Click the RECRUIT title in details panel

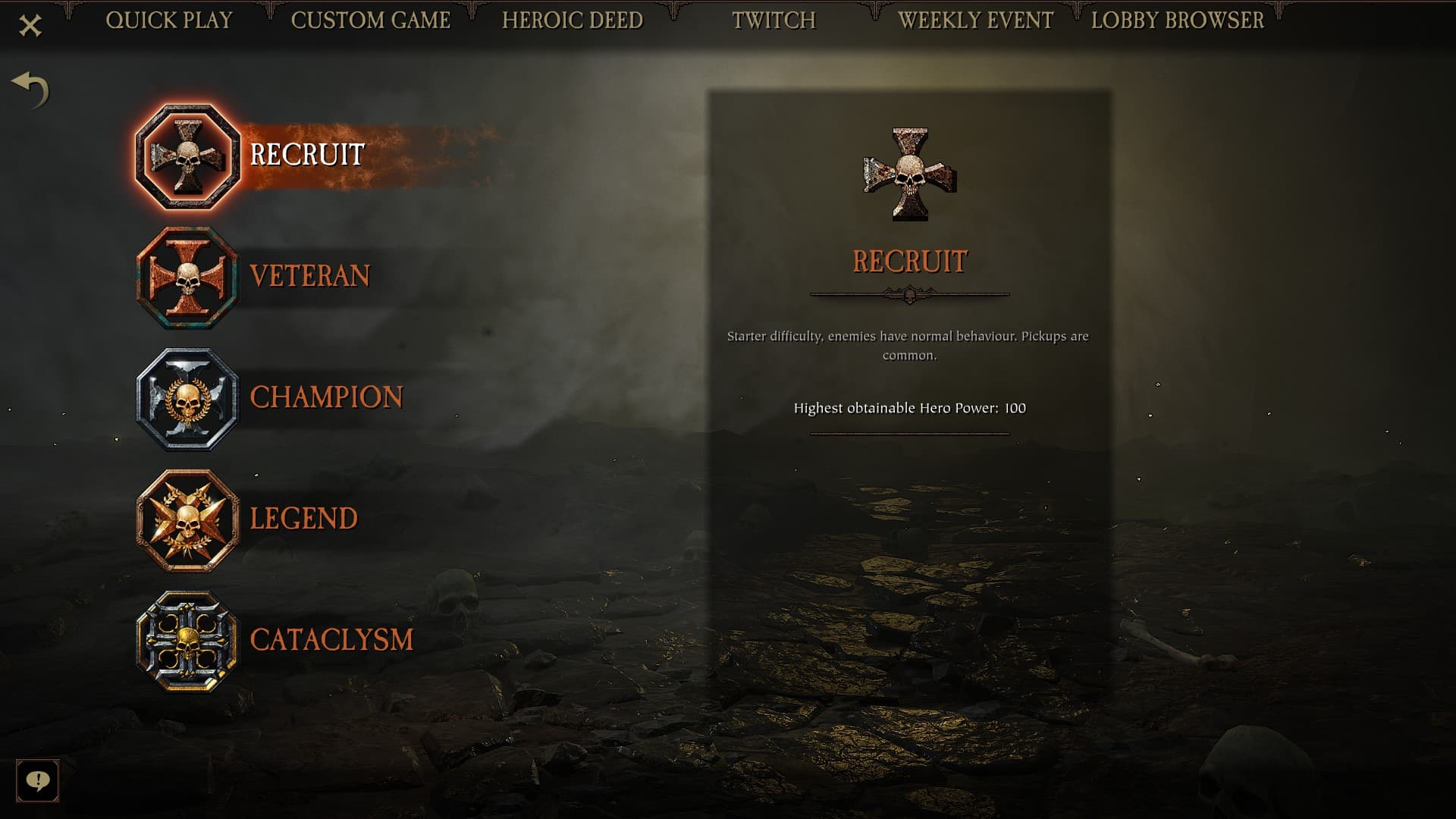pyautogui.click(x=909, y=261)
